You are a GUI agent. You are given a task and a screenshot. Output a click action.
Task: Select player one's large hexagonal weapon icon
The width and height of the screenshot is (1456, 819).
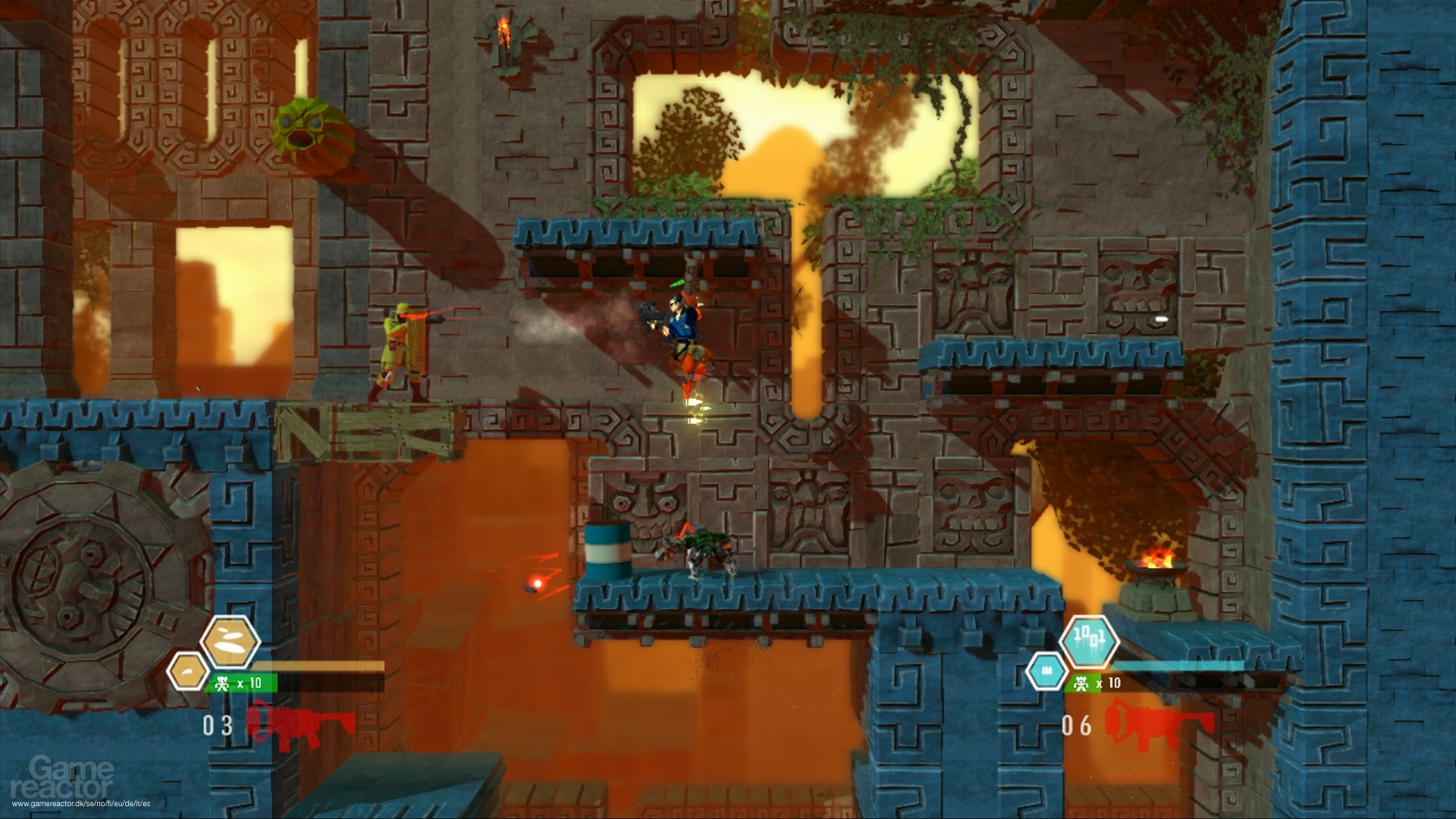pyautogui.click(x=231, y=642)
